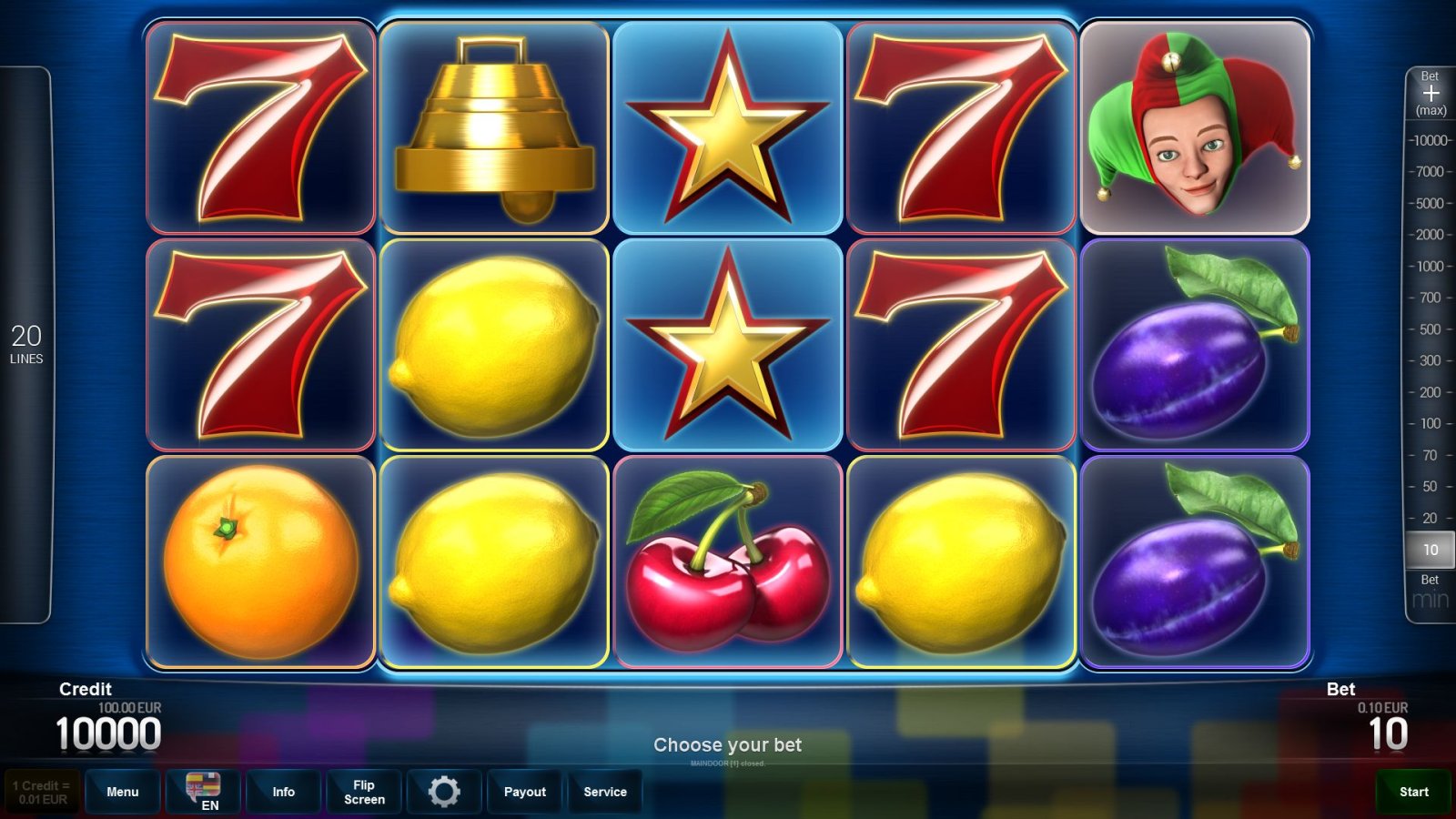Open the settings gear icon
This screenshot has height=819, width=1456.
pyautogui.click(x=444, y=792)
